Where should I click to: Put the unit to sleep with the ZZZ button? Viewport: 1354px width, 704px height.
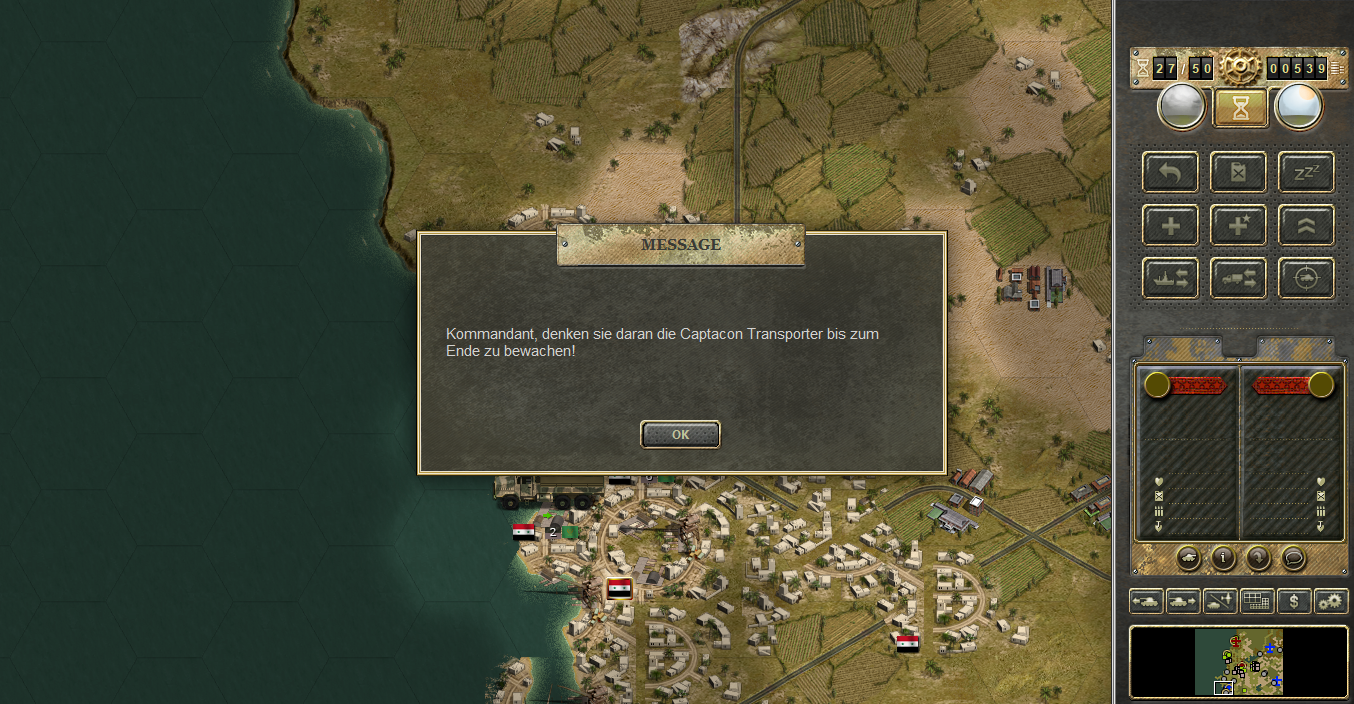[1306, 172]
